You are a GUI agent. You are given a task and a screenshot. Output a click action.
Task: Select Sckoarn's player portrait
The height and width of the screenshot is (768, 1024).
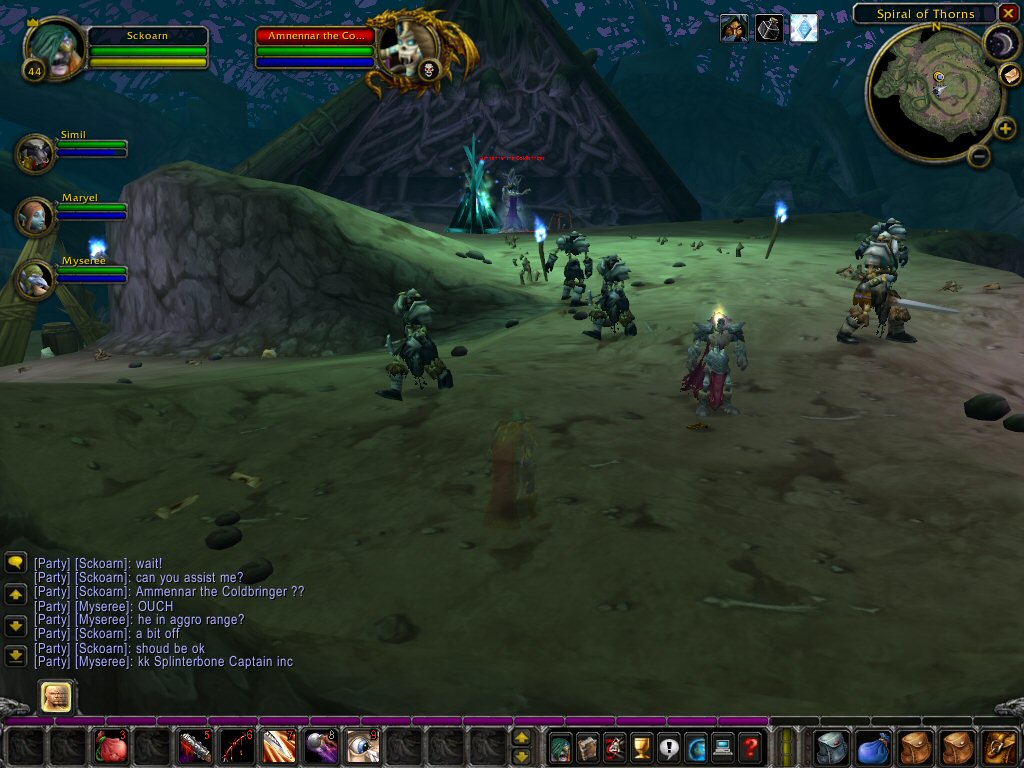[54, 46]
